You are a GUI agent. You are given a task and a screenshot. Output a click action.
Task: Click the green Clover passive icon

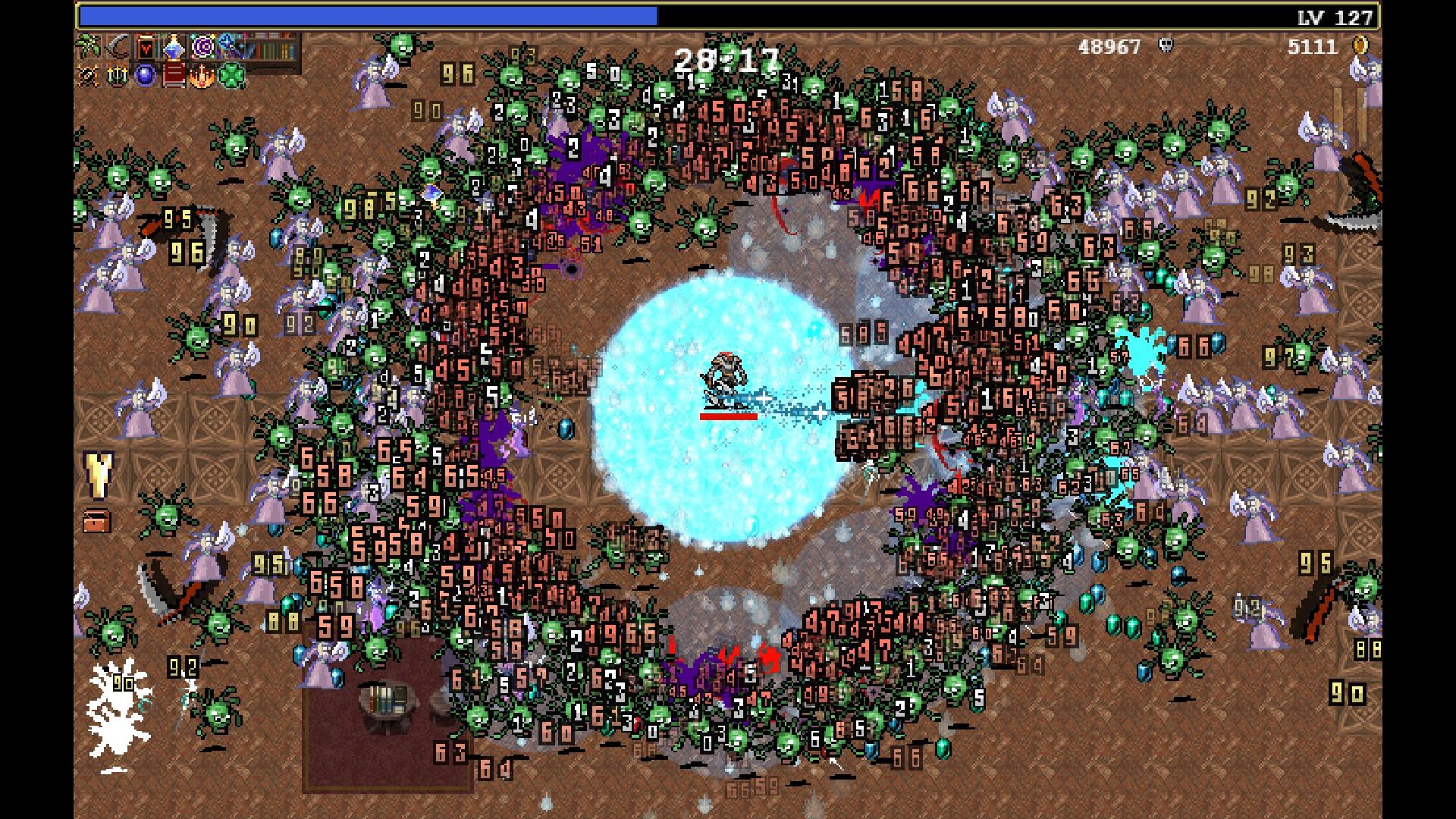231,76
